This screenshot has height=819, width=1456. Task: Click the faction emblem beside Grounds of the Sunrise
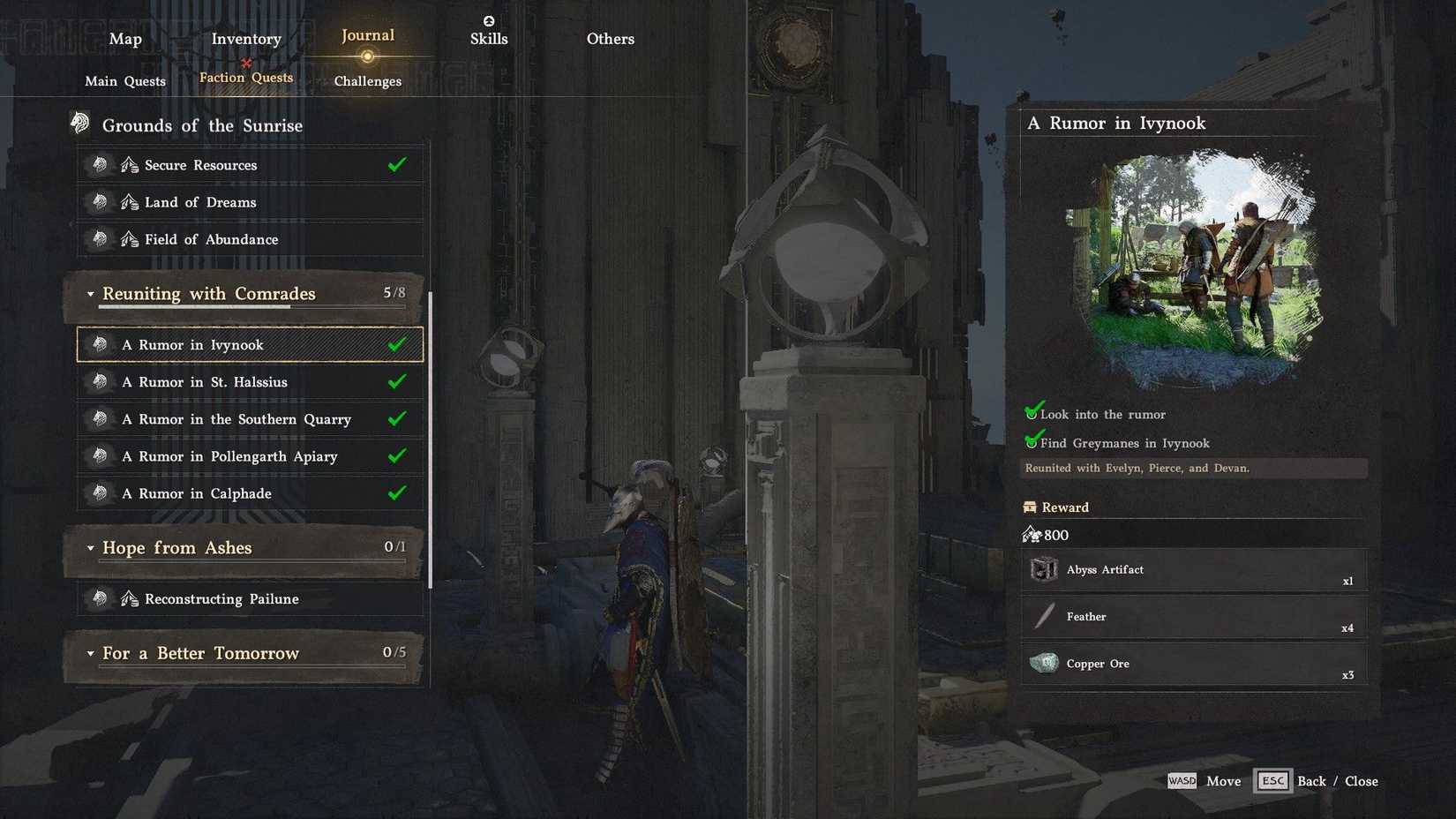(x=79, y=124)
